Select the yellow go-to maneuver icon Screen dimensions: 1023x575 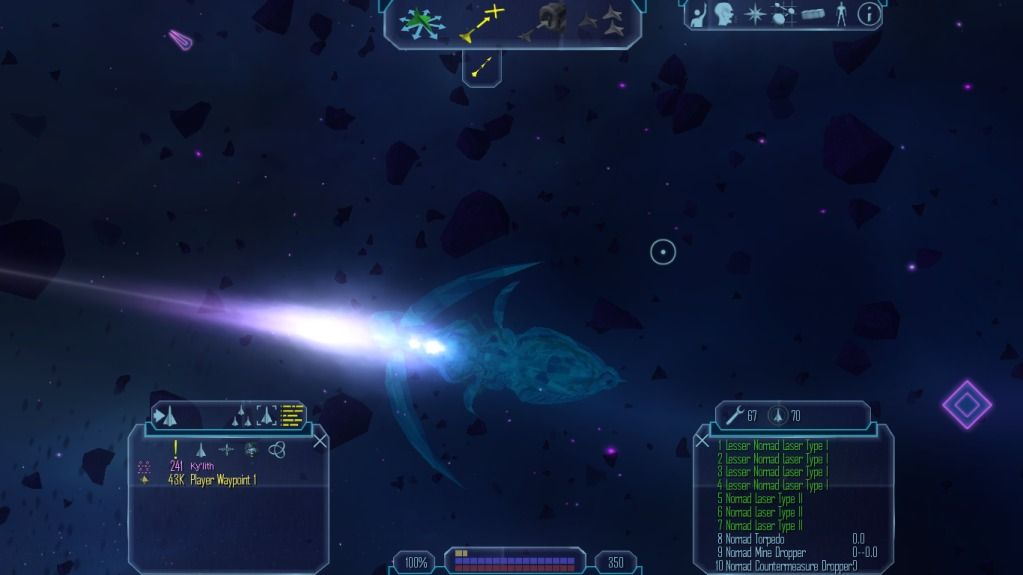pos(481,22)
